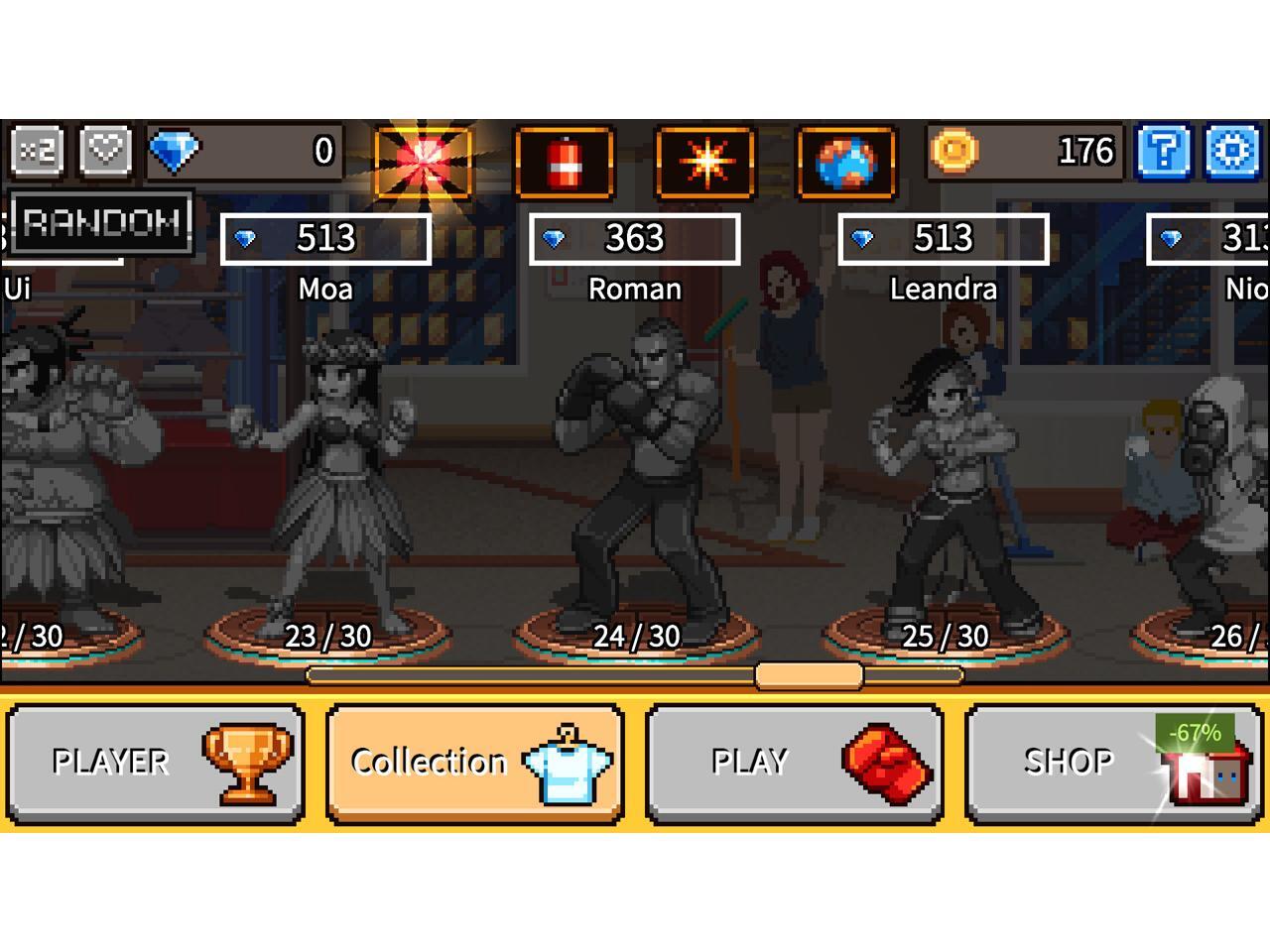The width and height of the screenshot is (1270, 952).
Task: Select the globe power-up icon
Action: tap(846, 162)
